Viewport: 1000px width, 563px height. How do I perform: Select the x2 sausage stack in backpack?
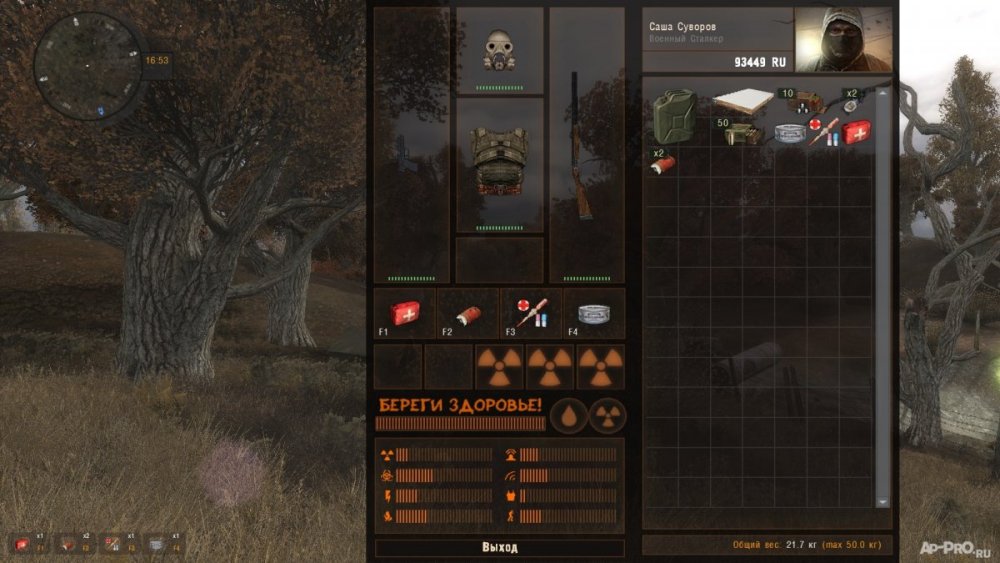point(662,164)
